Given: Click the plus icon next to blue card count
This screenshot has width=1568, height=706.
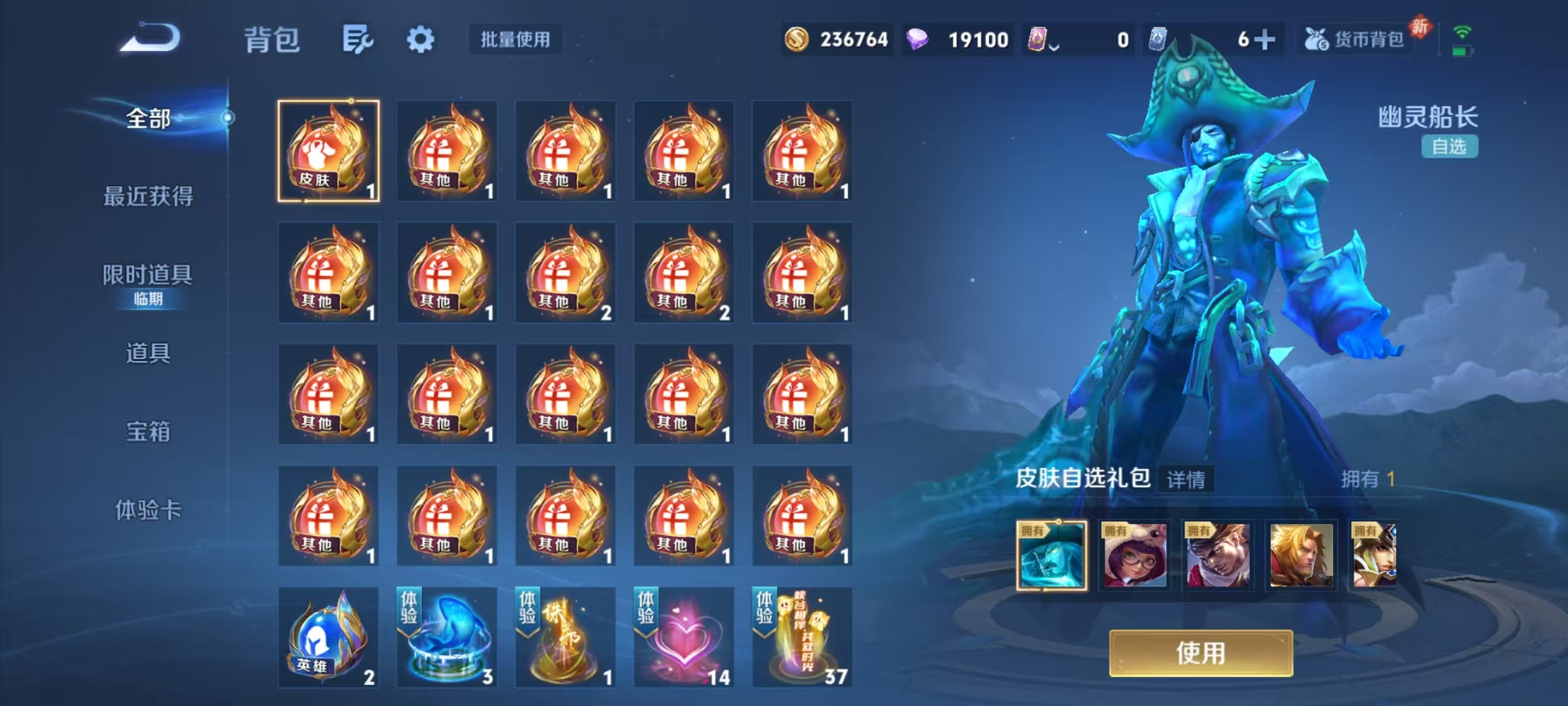Looking at the screenshot, I should pos(1265,39).
